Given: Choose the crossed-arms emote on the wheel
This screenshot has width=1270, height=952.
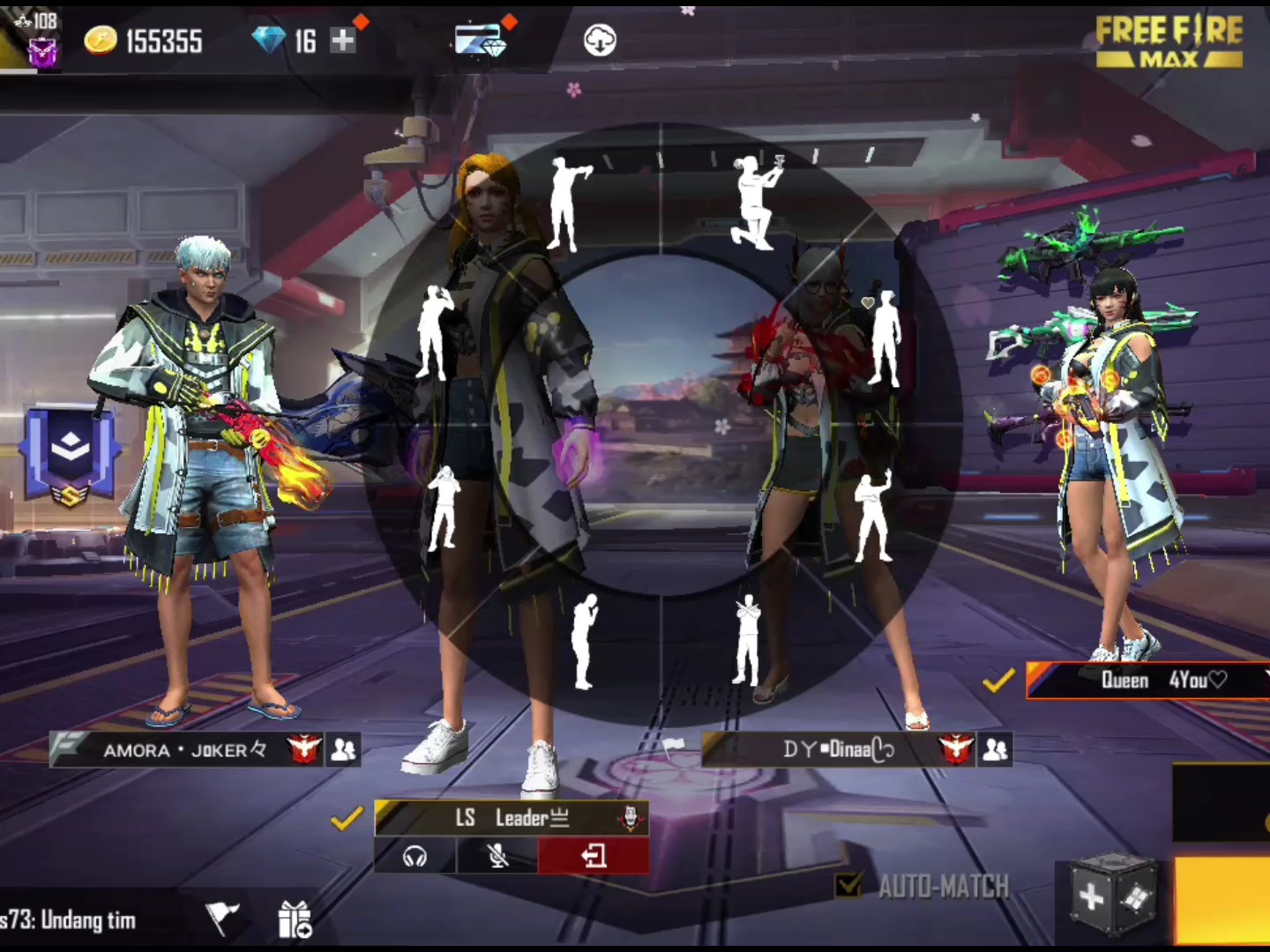Looking at the screenshot, I should (x=747, y=640).
